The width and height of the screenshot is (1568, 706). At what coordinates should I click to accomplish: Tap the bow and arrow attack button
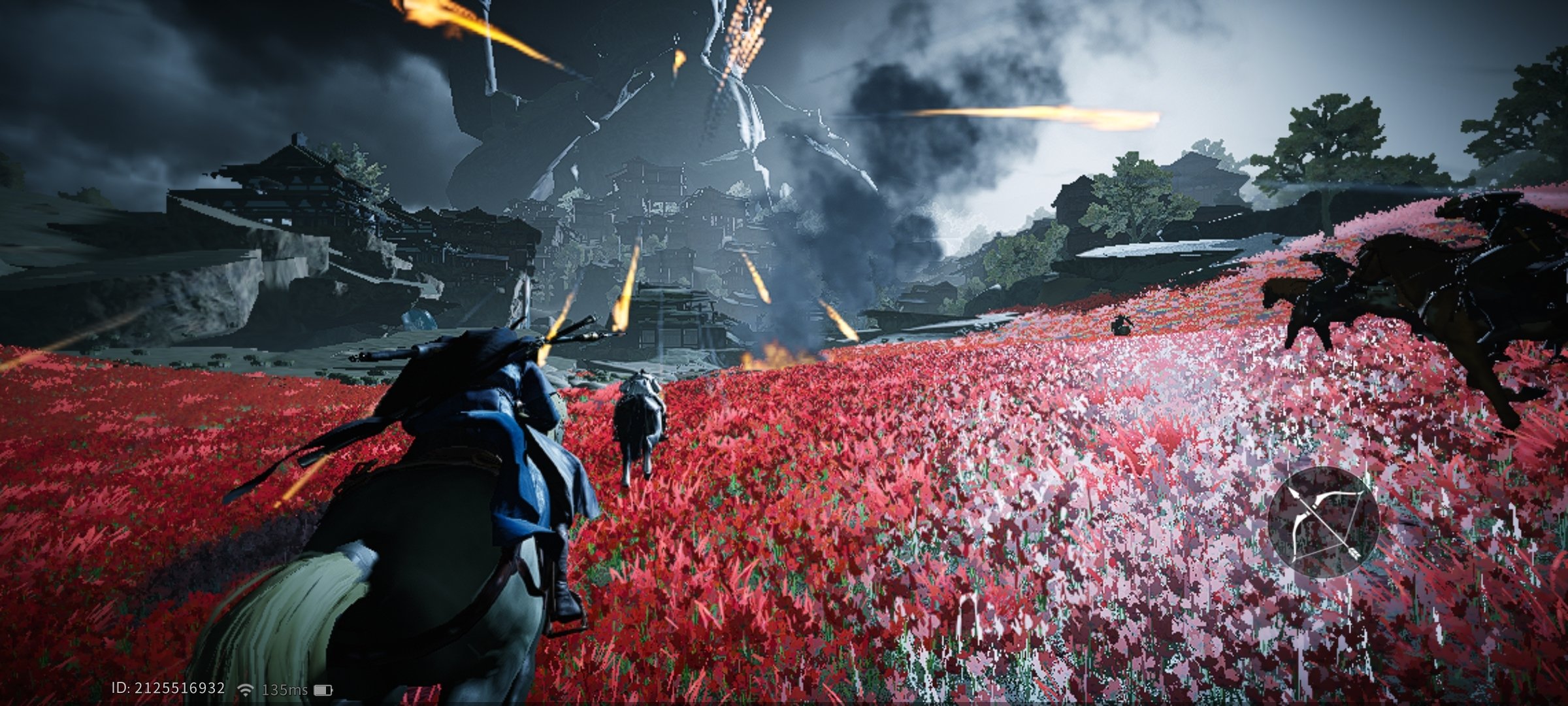click(1323, 523)
